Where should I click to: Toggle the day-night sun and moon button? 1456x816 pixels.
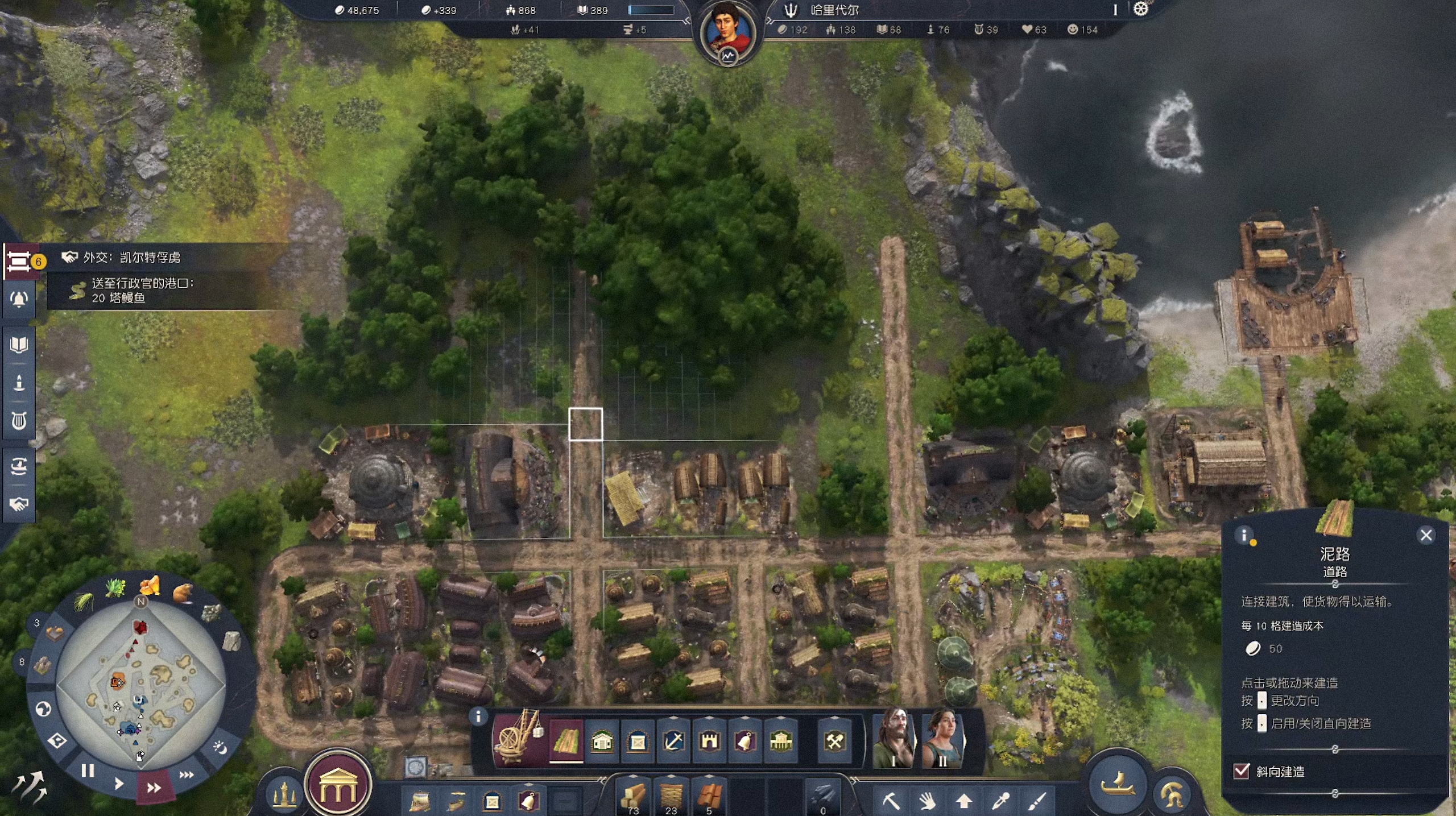click(219, 747)
